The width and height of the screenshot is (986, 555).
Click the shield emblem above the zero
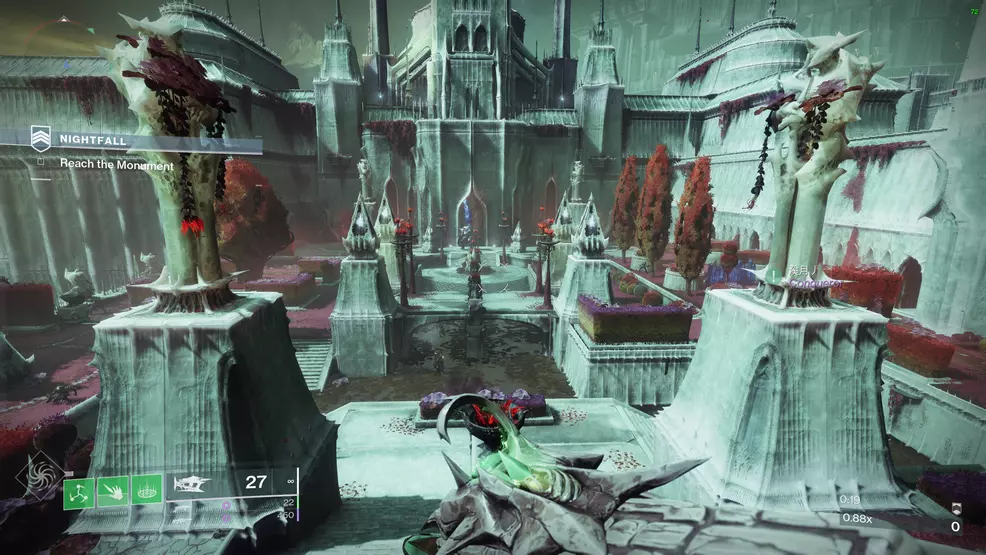point(955,508)
